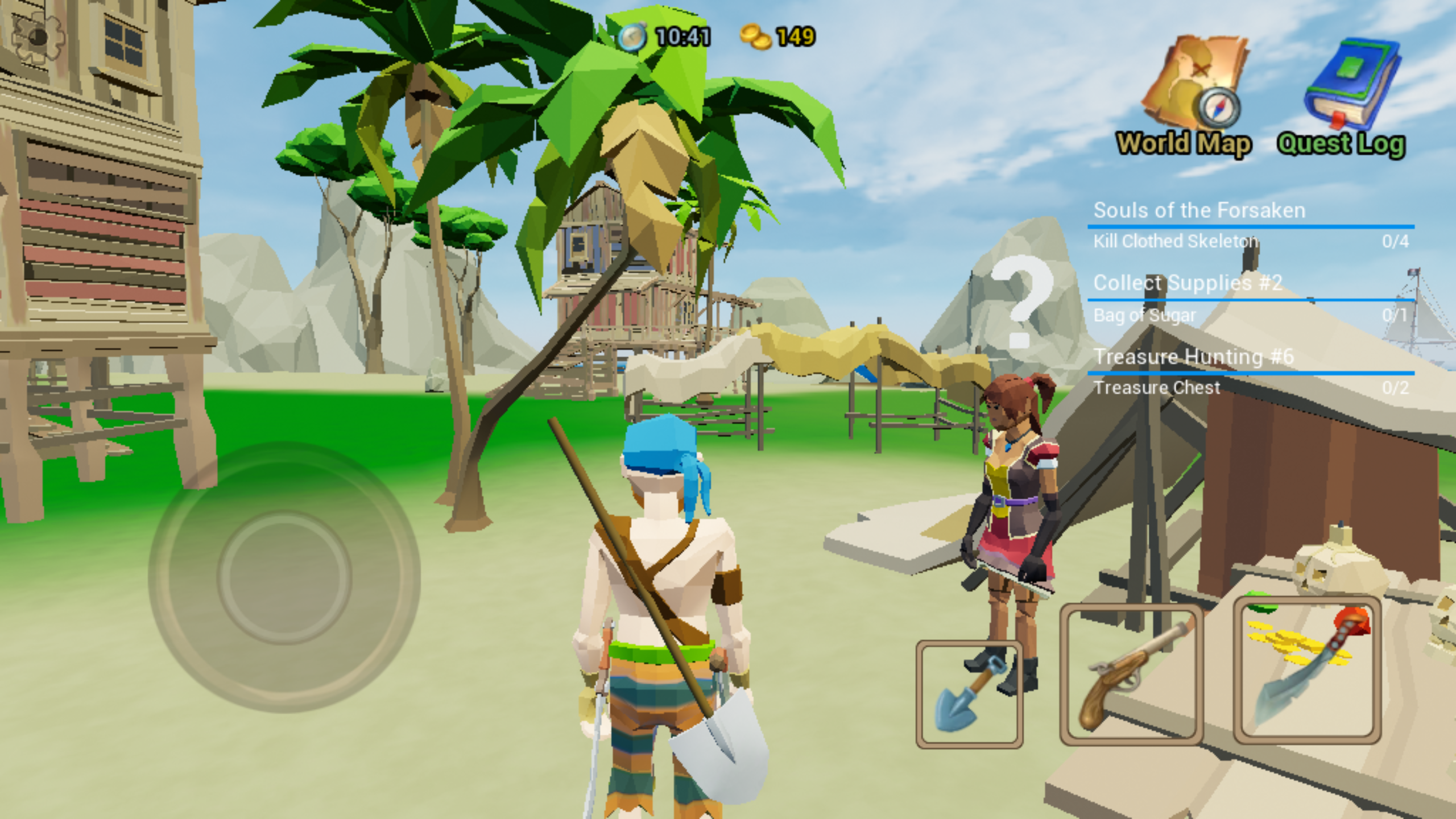1456x819 pixels.
Task: Track the Souls of the Forsaken quest title
Action: (1199, 210)
